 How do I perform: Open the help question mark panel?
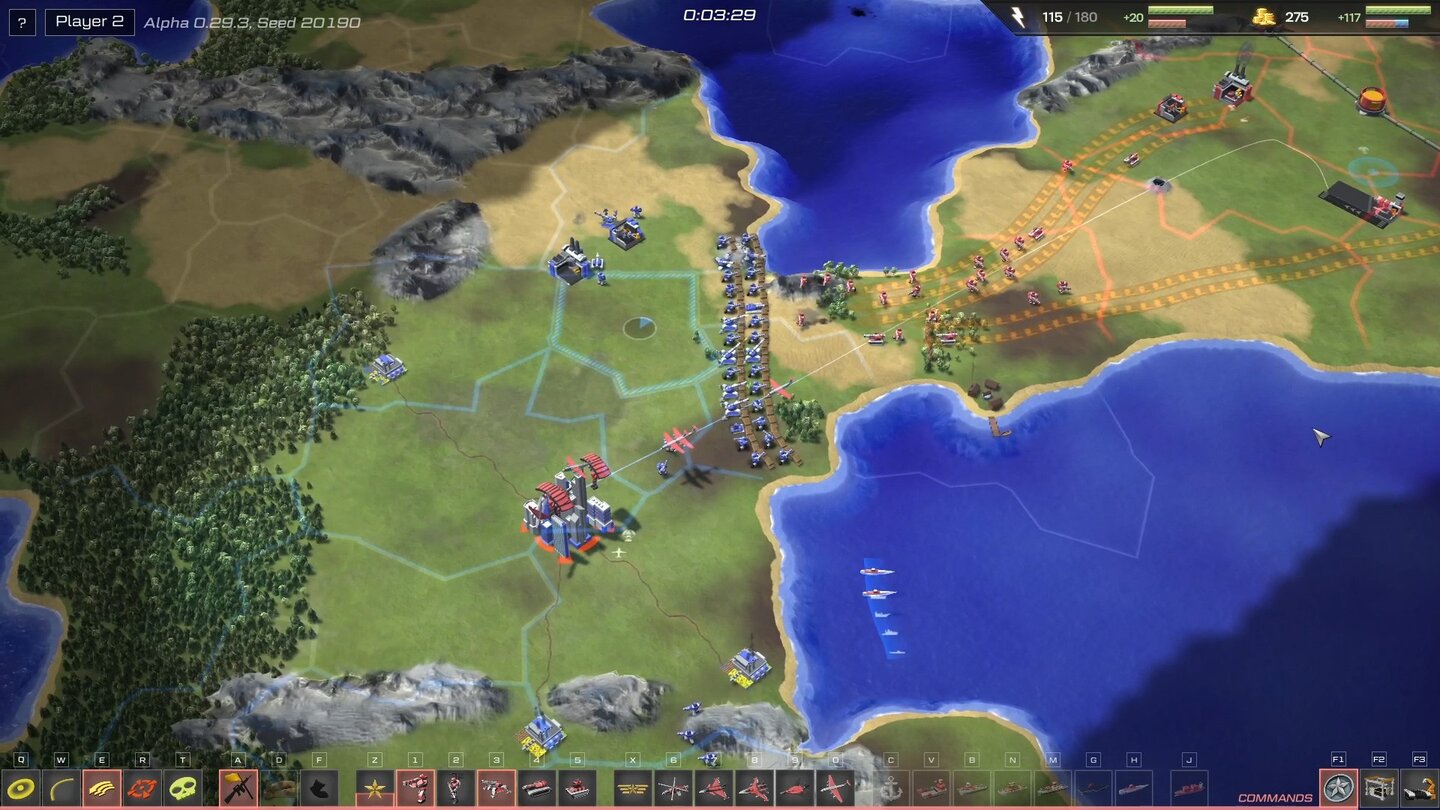[x=21, y=21]
